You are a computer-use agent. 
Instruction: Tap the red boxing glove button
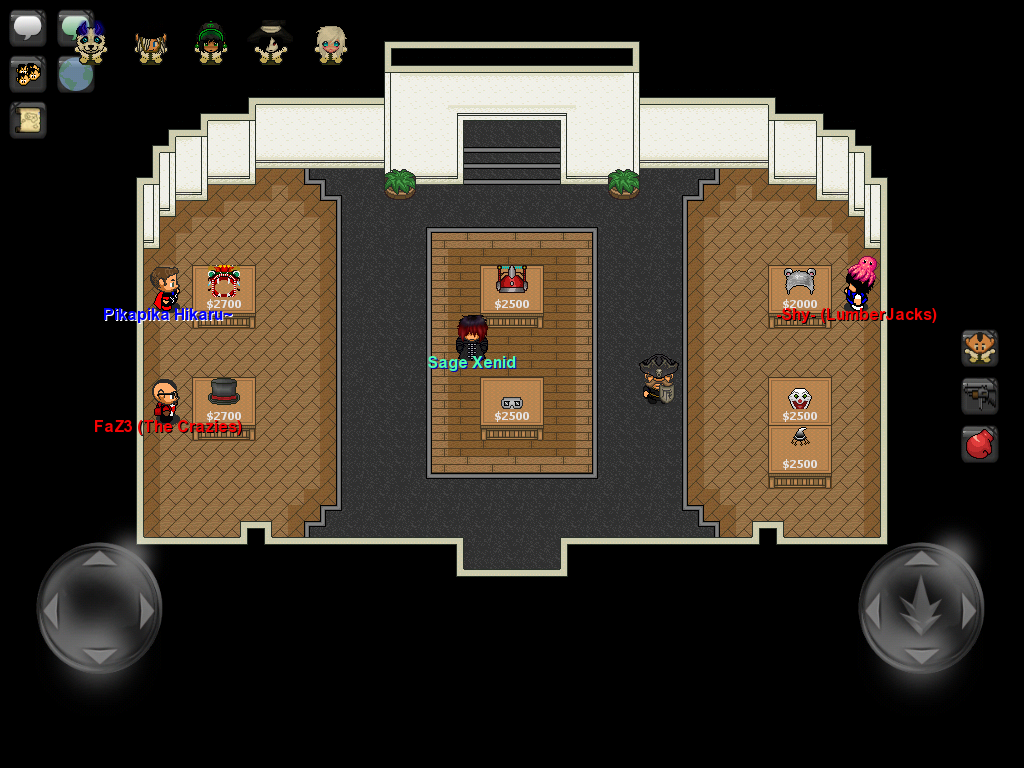[x=980, y=444]
